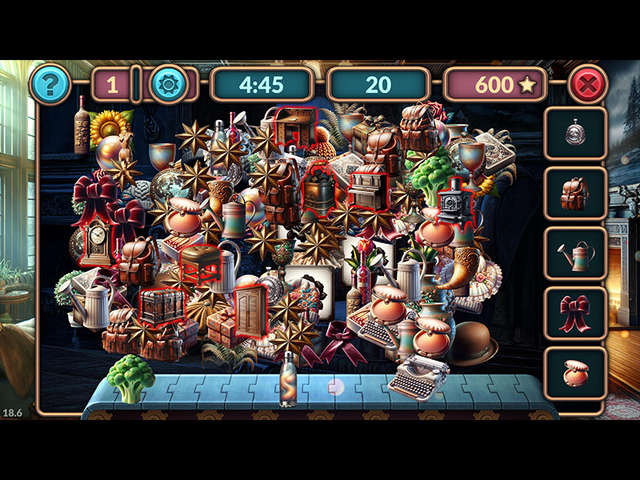The image size is (640, 480).
Task: Click the red-outlined coffee grinder
Action: [x=455, y=203]
